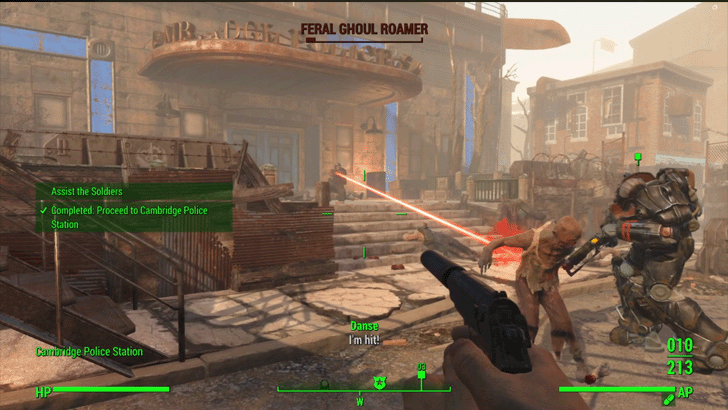The height and width of the screenshot is (410, 728).
Task: Click the police badge marker on compass
Action: (x=379, y=381)
